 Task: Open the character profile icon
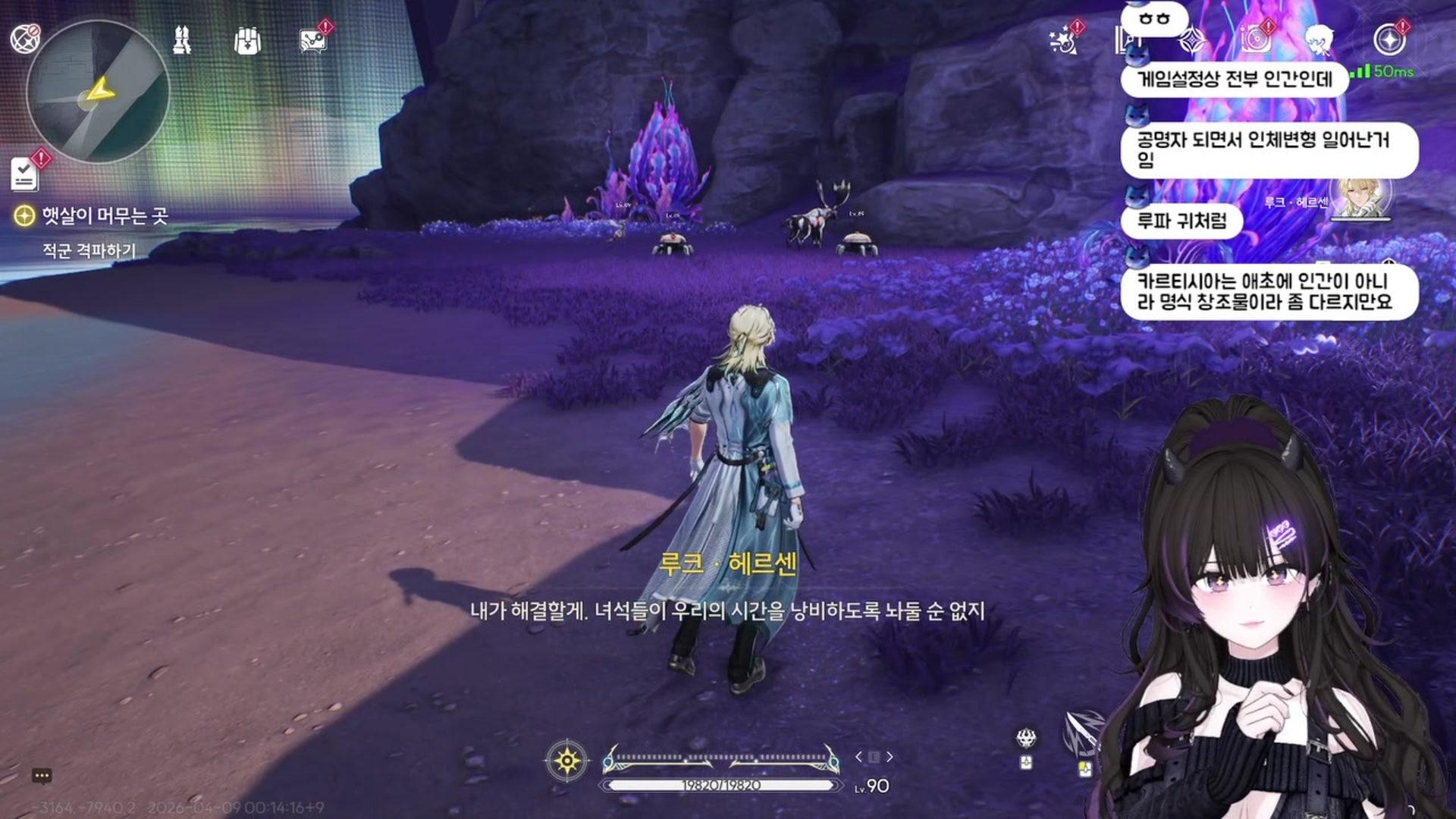(x=1319, y=42)
